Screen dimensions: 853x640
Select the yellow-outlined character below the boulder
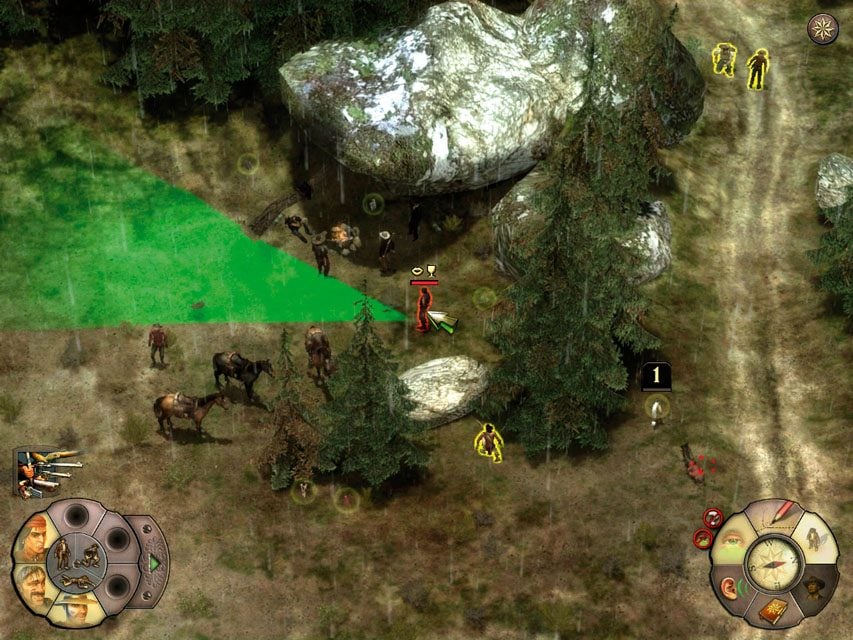[x=488, y=442]
